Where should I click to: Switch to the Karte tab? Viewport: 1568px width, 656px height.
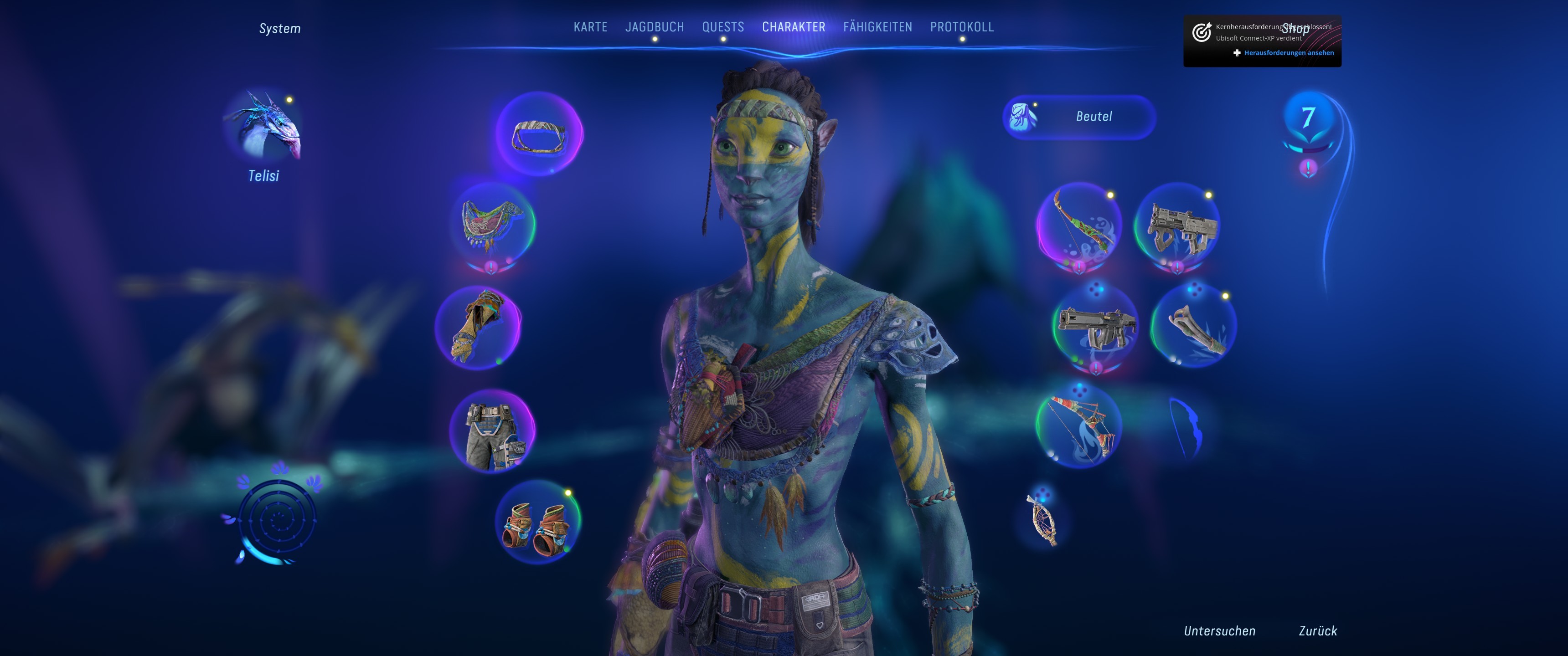click(x=590, y=27)
